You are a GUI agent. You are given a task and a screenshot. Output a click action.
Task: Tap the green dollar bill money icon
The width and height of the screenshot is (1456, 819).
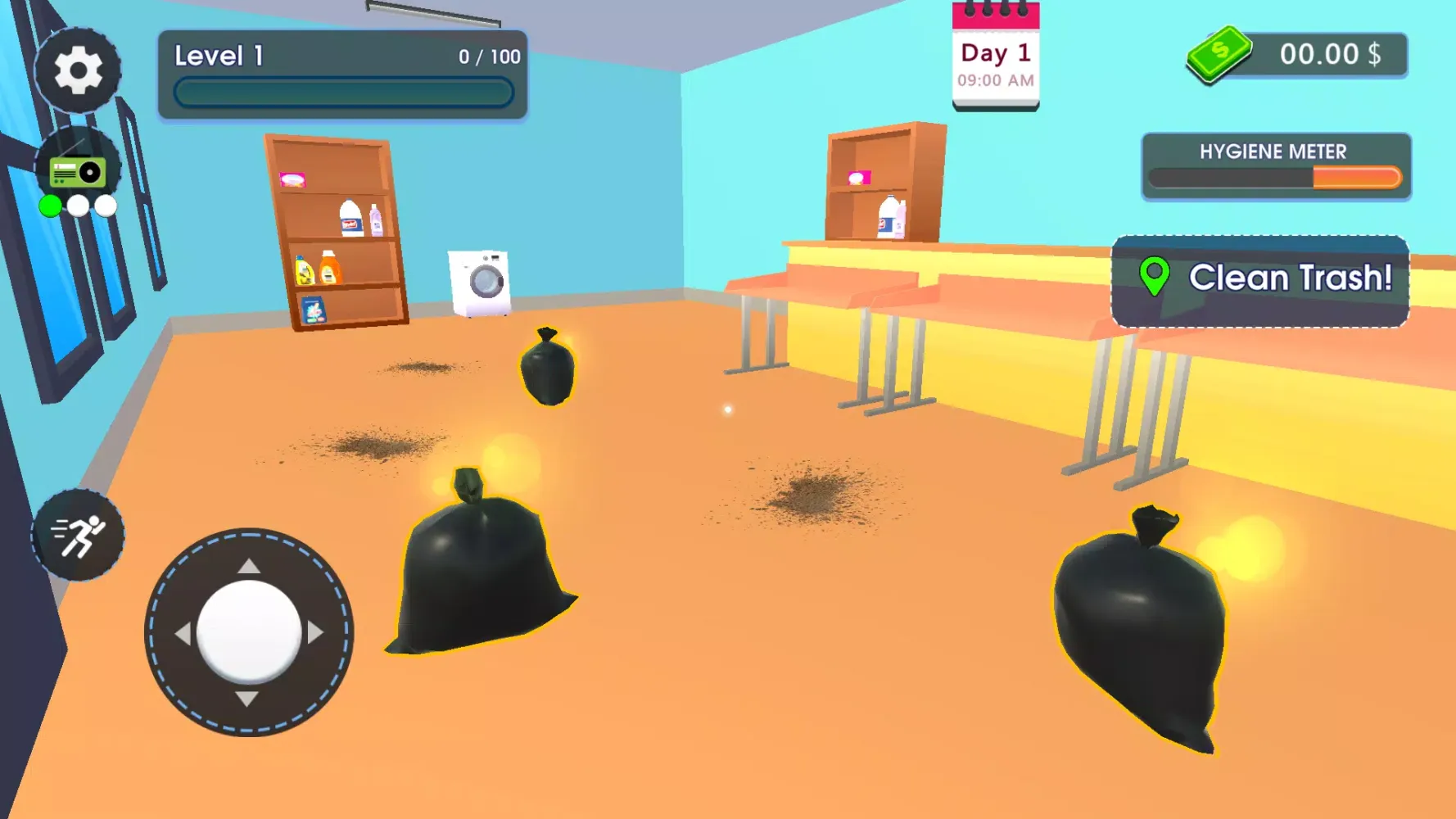1218,53
